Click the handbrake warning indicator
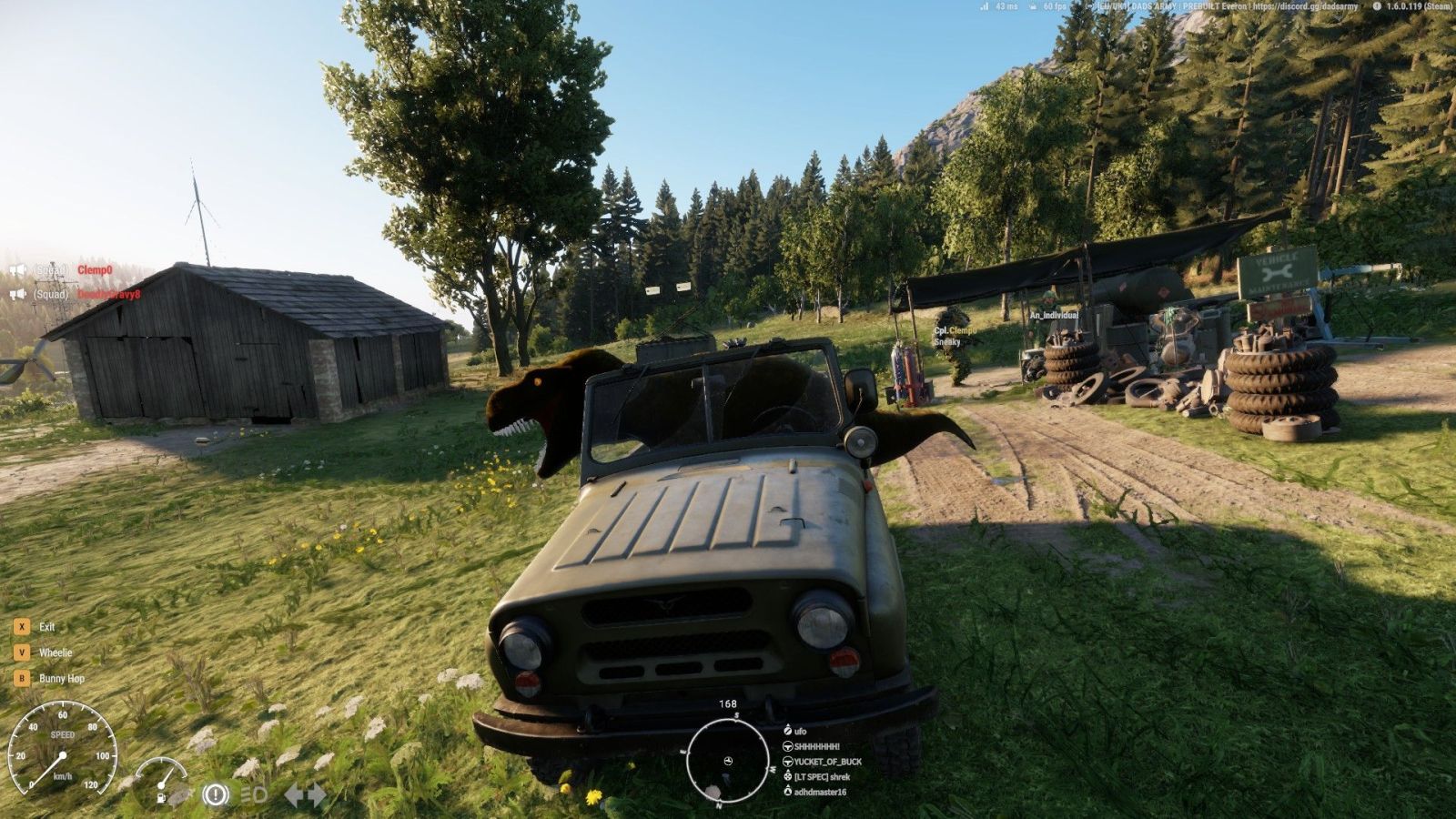The width and height of the screenshot is (1456, 819). tap(215, 794)
